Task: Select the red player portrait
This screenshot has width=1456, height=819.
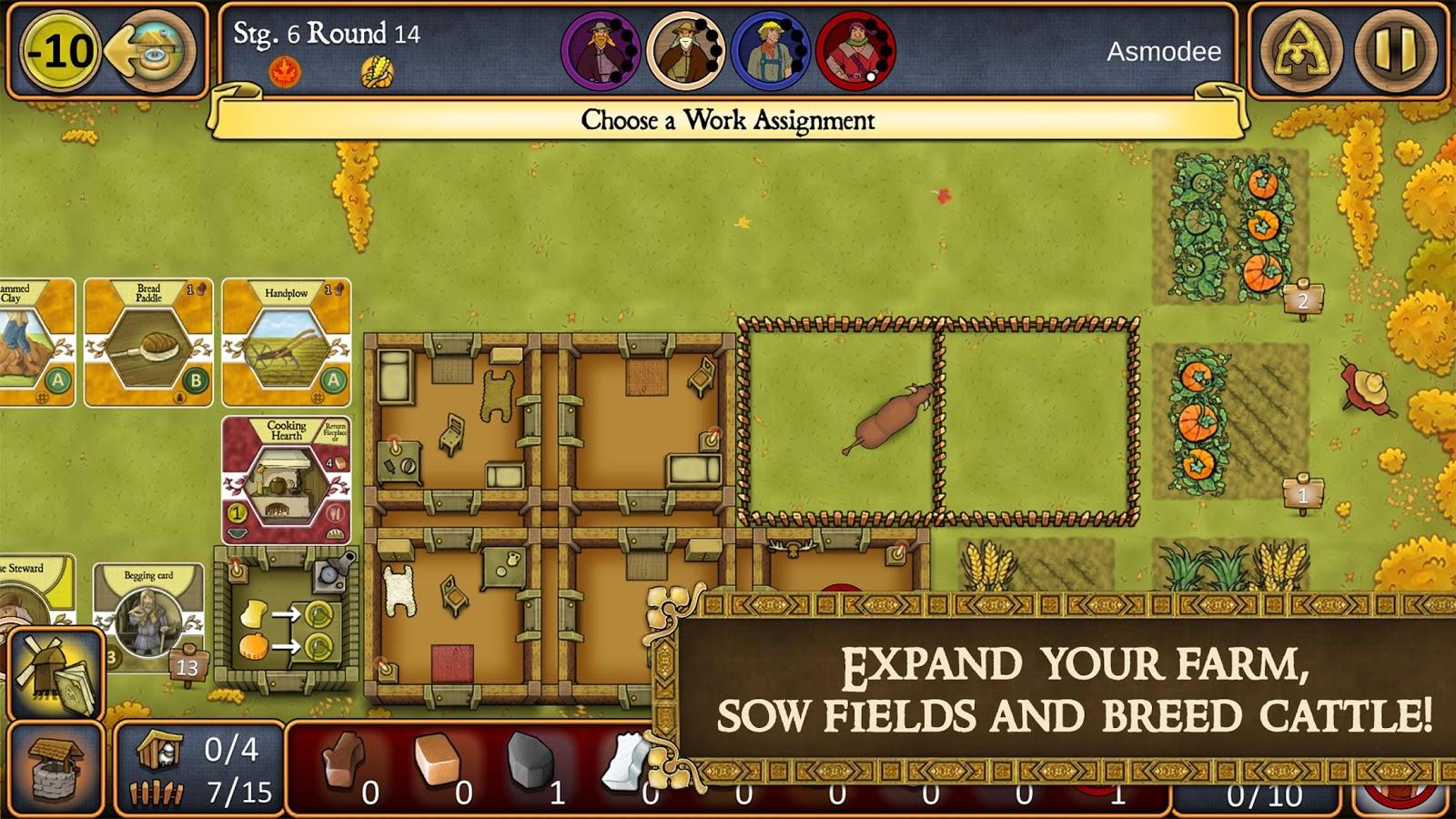Action: point(854,51)
